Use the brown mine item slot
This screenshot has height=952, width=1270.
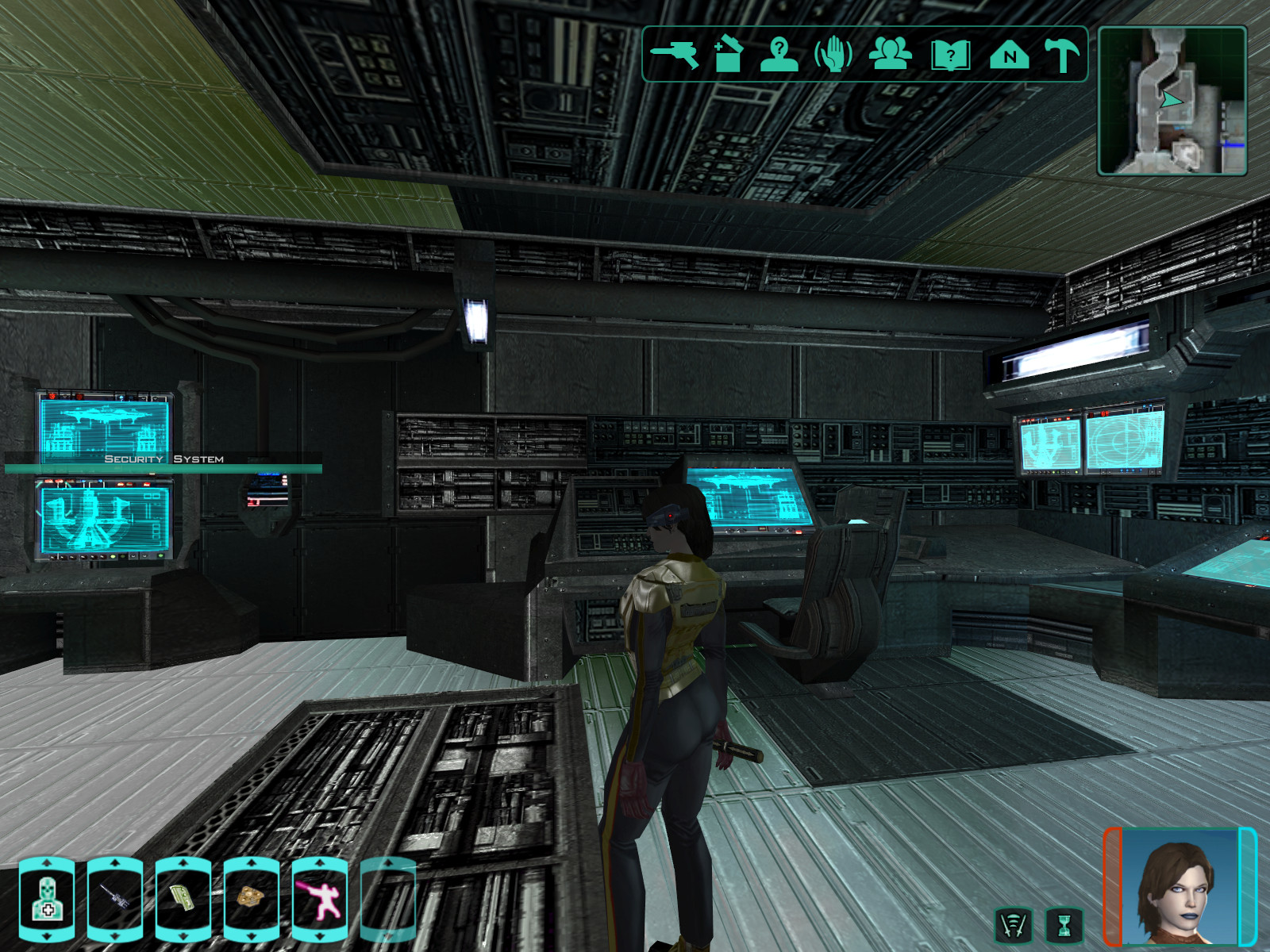pos(252,900)
